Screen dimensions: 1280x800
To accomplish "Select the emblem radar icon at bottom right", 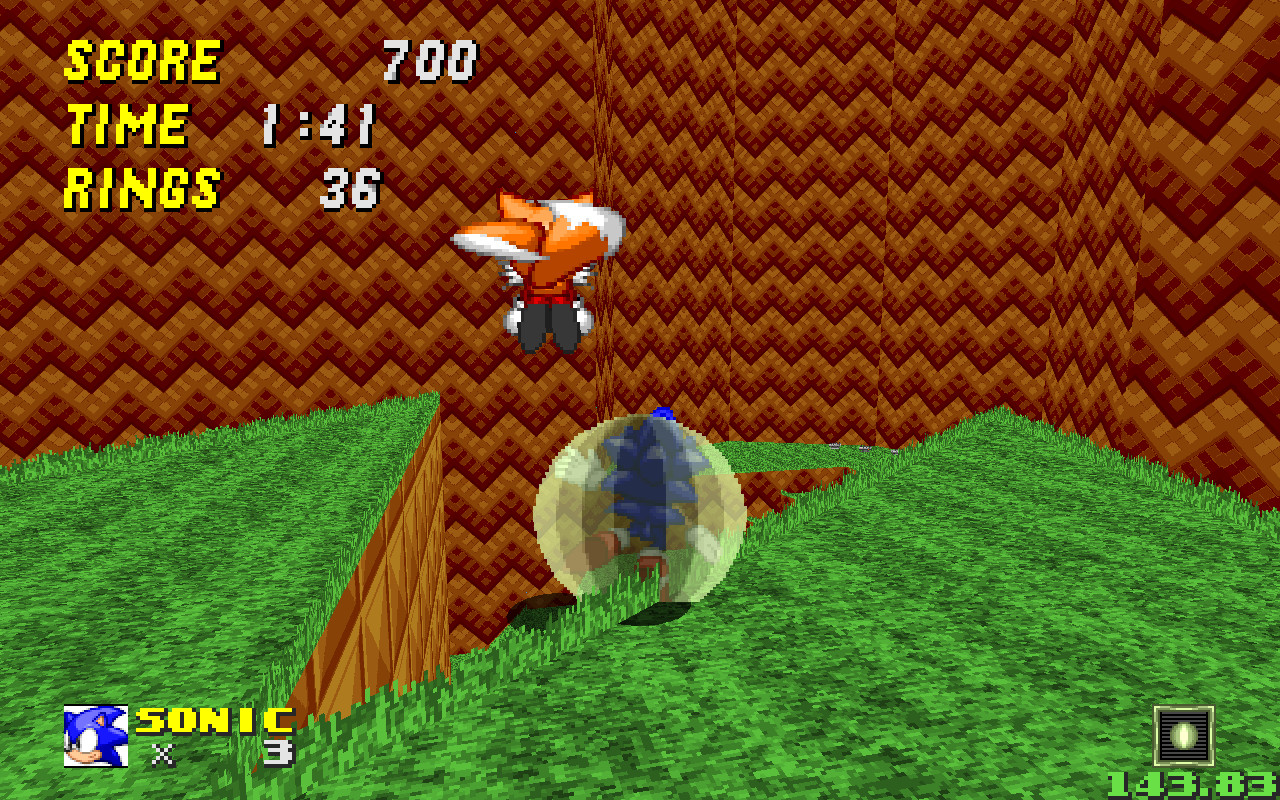I will tap(1182, 733).
